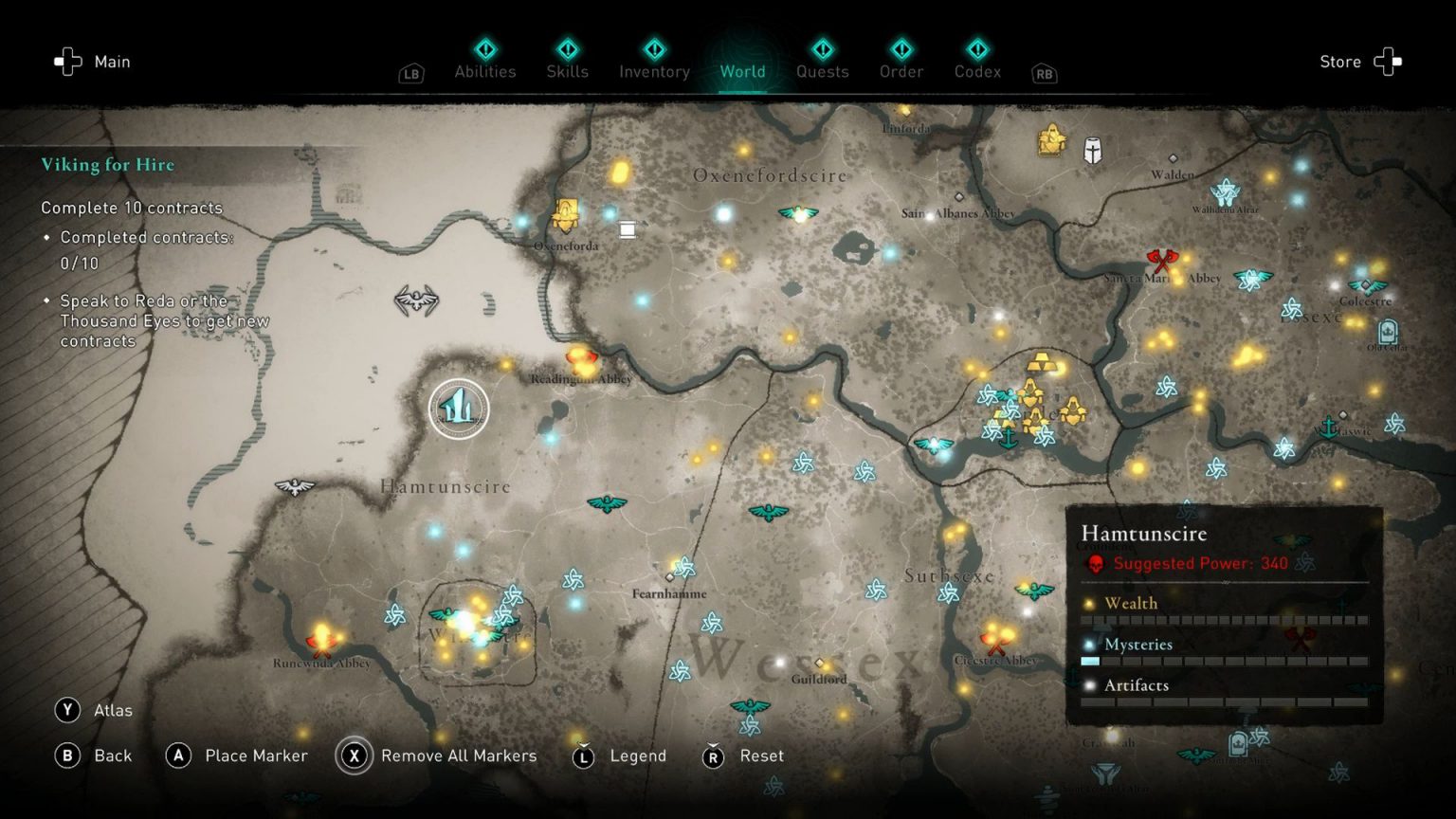Image resolution: width=1456 pixels, height=819 pixels.
Task: Switch to the Skills tab
Action: click(x=567, y=71)
